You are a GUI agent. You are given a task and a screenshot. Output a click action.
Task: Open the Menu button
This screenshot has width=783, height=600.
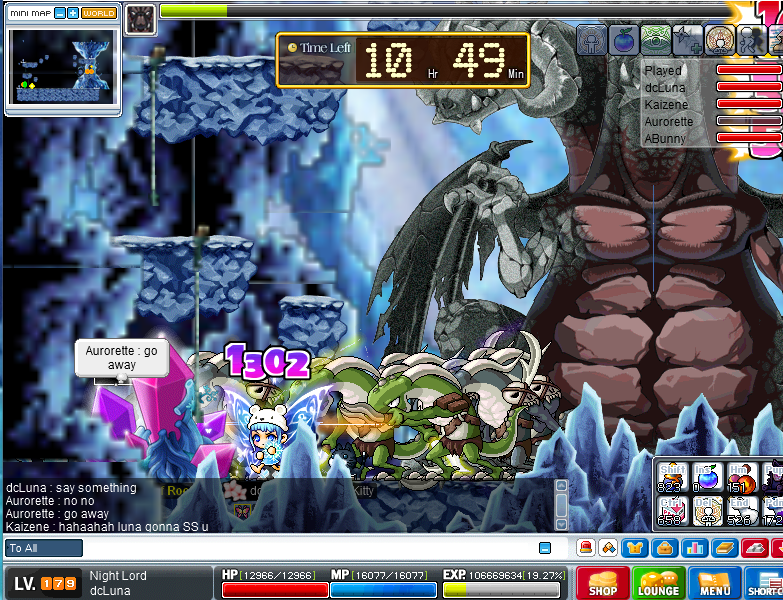pos(714,584)
